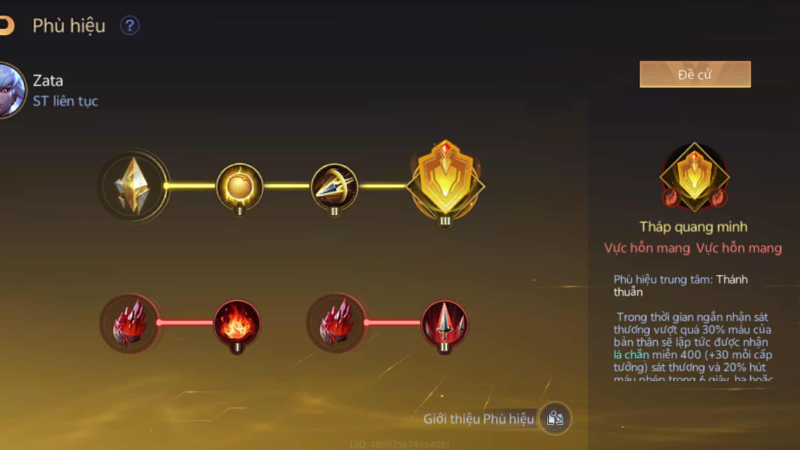Screen dimensions: 800x450
Task: Choose the golden orb tier I badge
Action: tap(239, 185)
